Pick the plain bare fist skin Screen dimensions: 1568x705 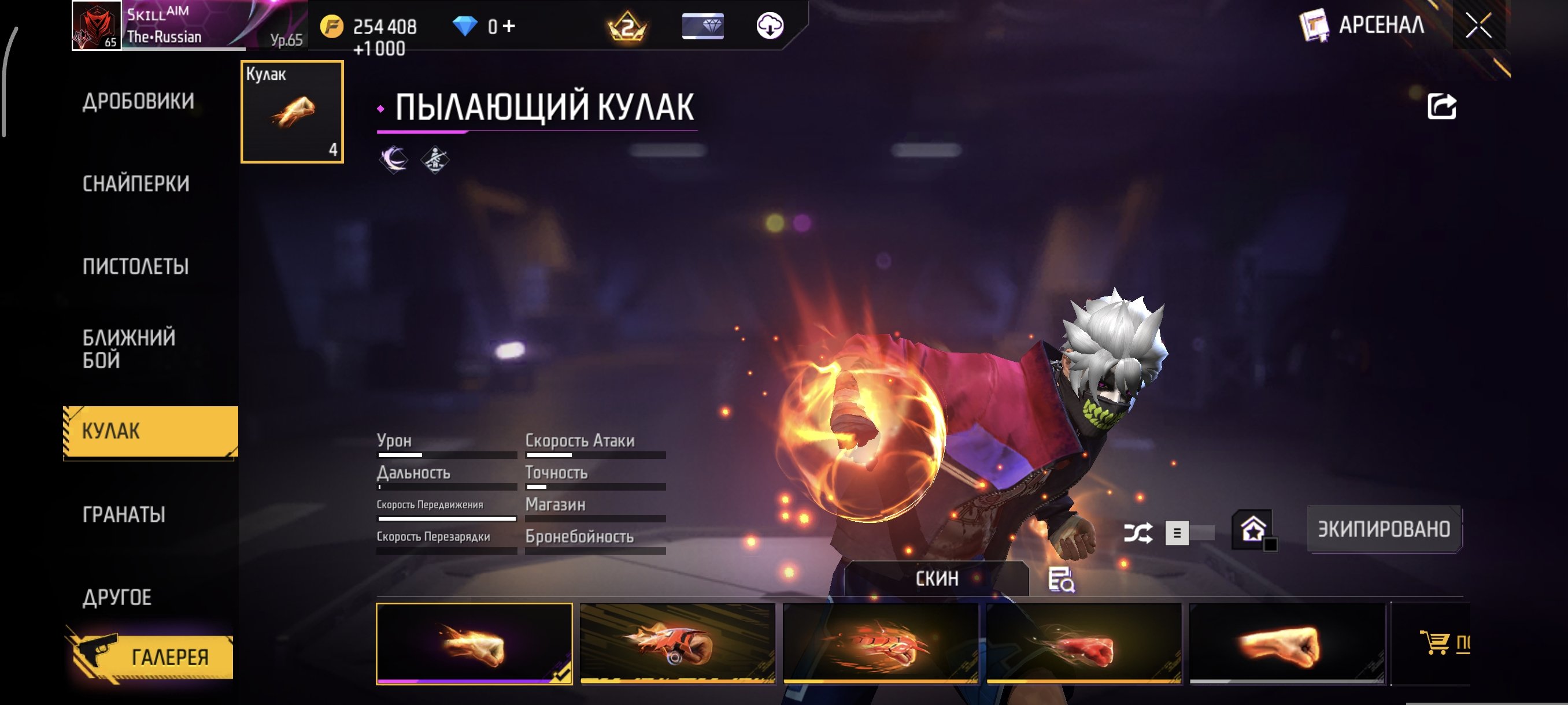tap(1287, 644)
